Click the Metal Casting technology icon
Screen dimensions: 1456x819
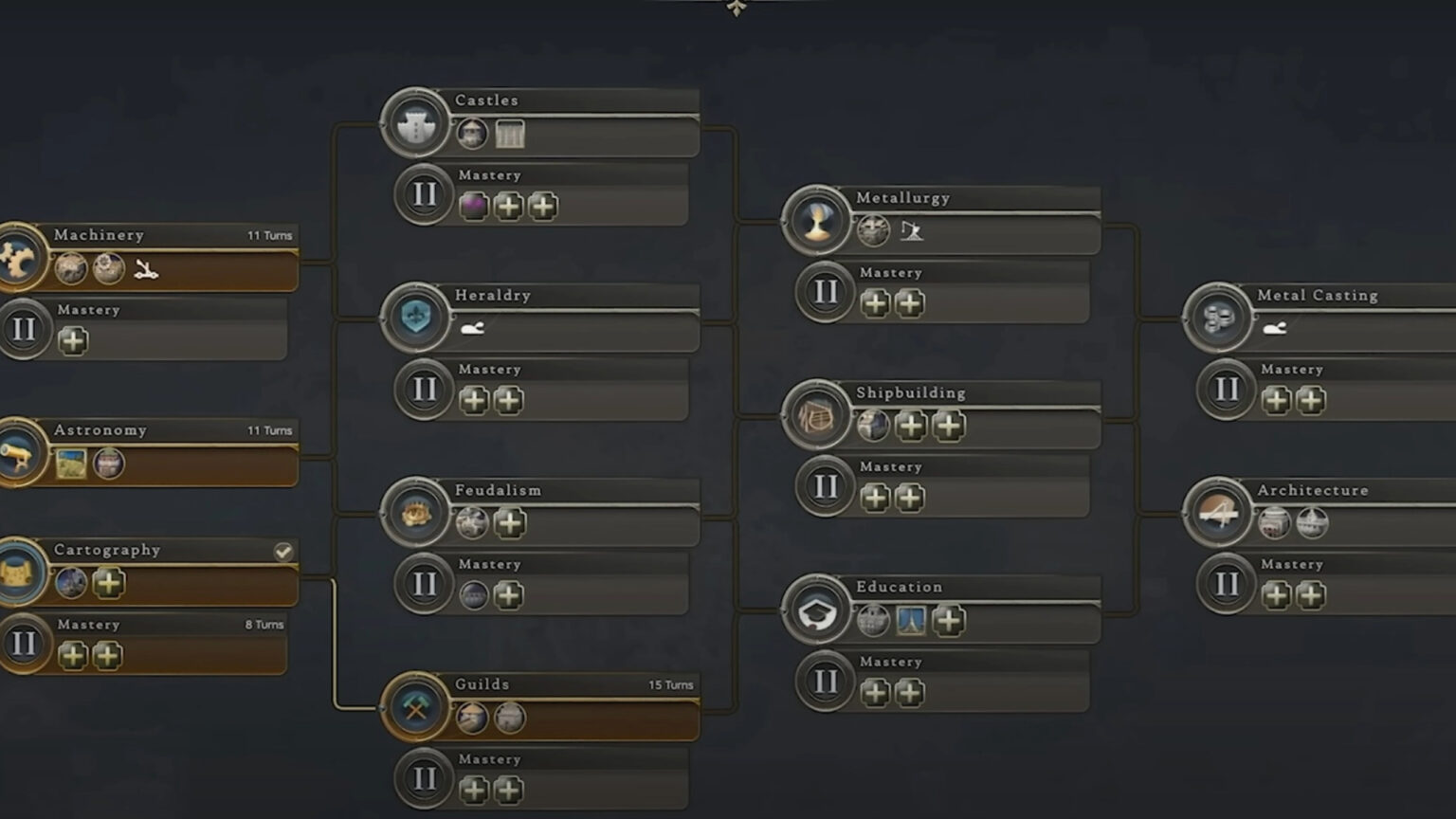(x=1218, y=319)
